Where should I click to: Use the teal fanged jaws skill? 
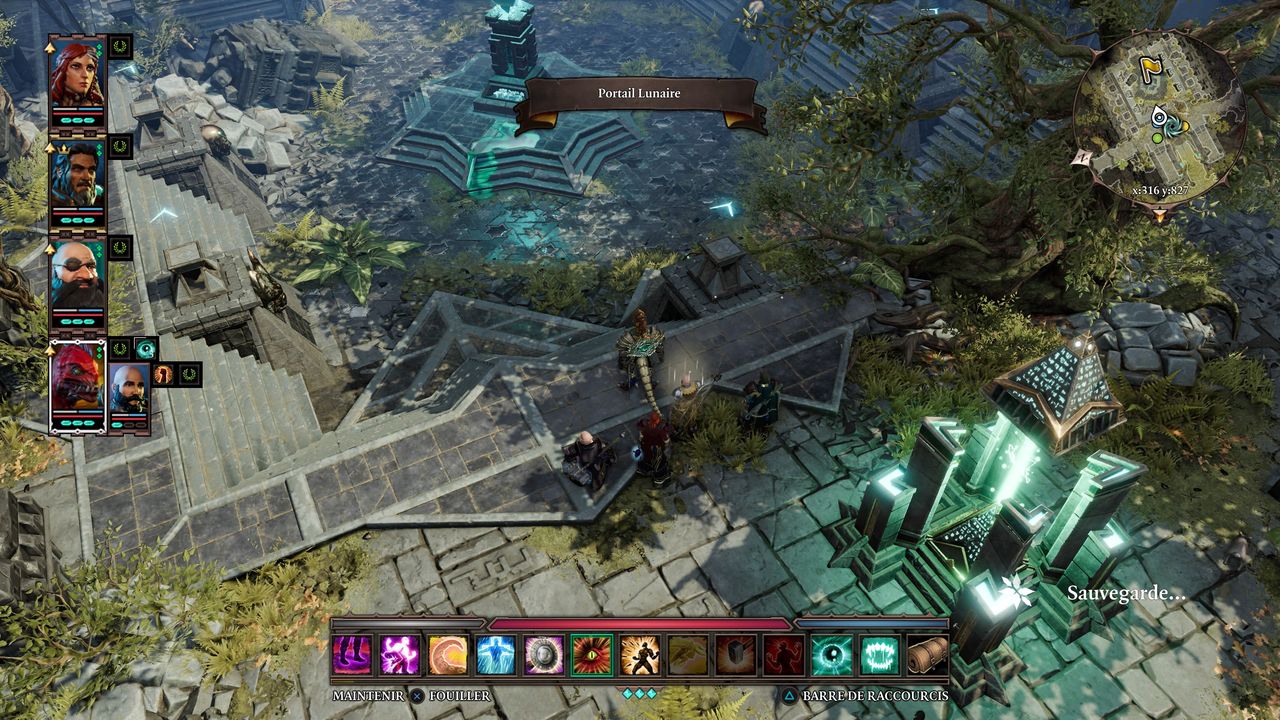click(x=880, y=655)
